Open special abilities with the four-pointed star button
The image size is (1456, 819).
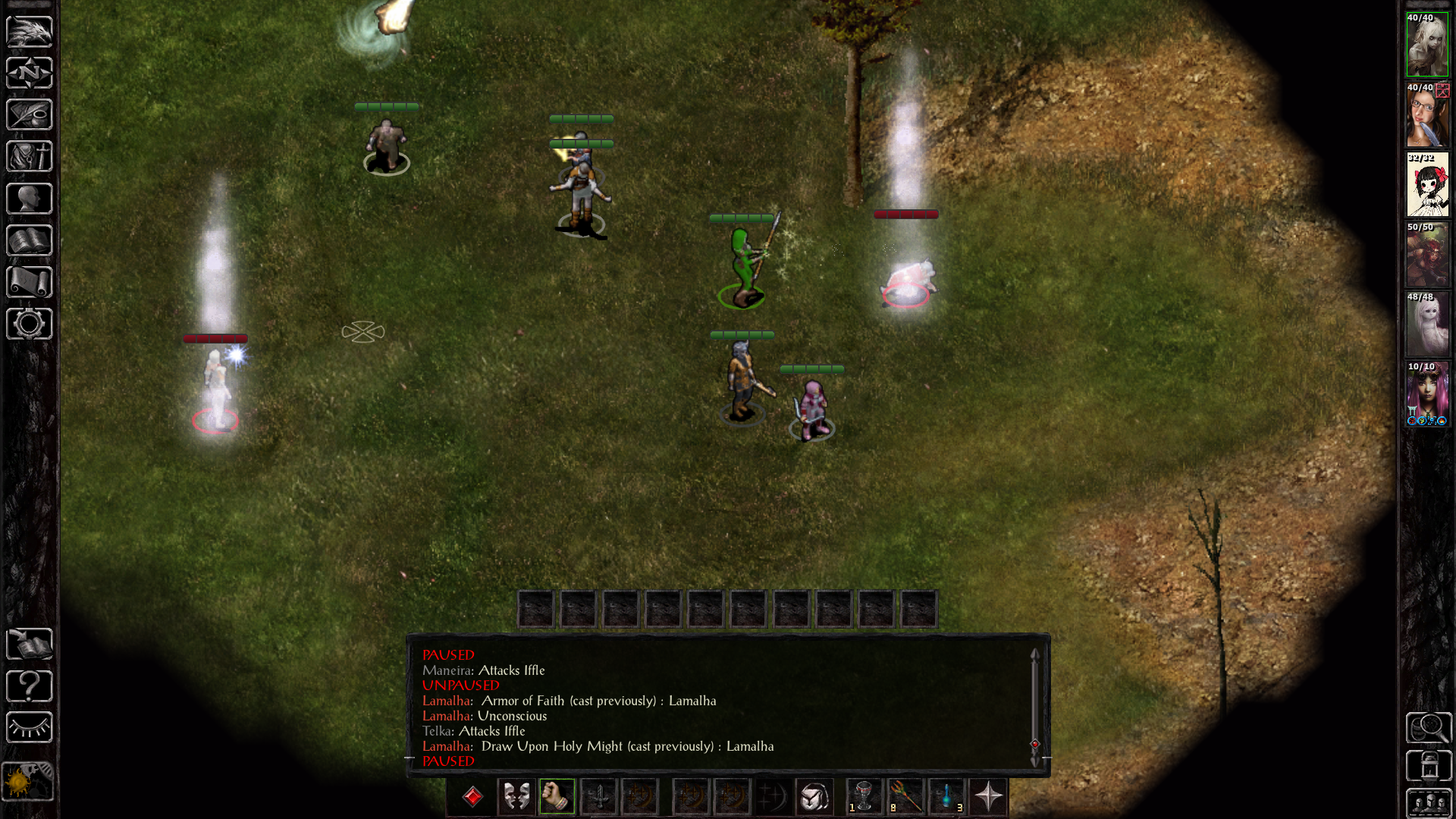988,797
